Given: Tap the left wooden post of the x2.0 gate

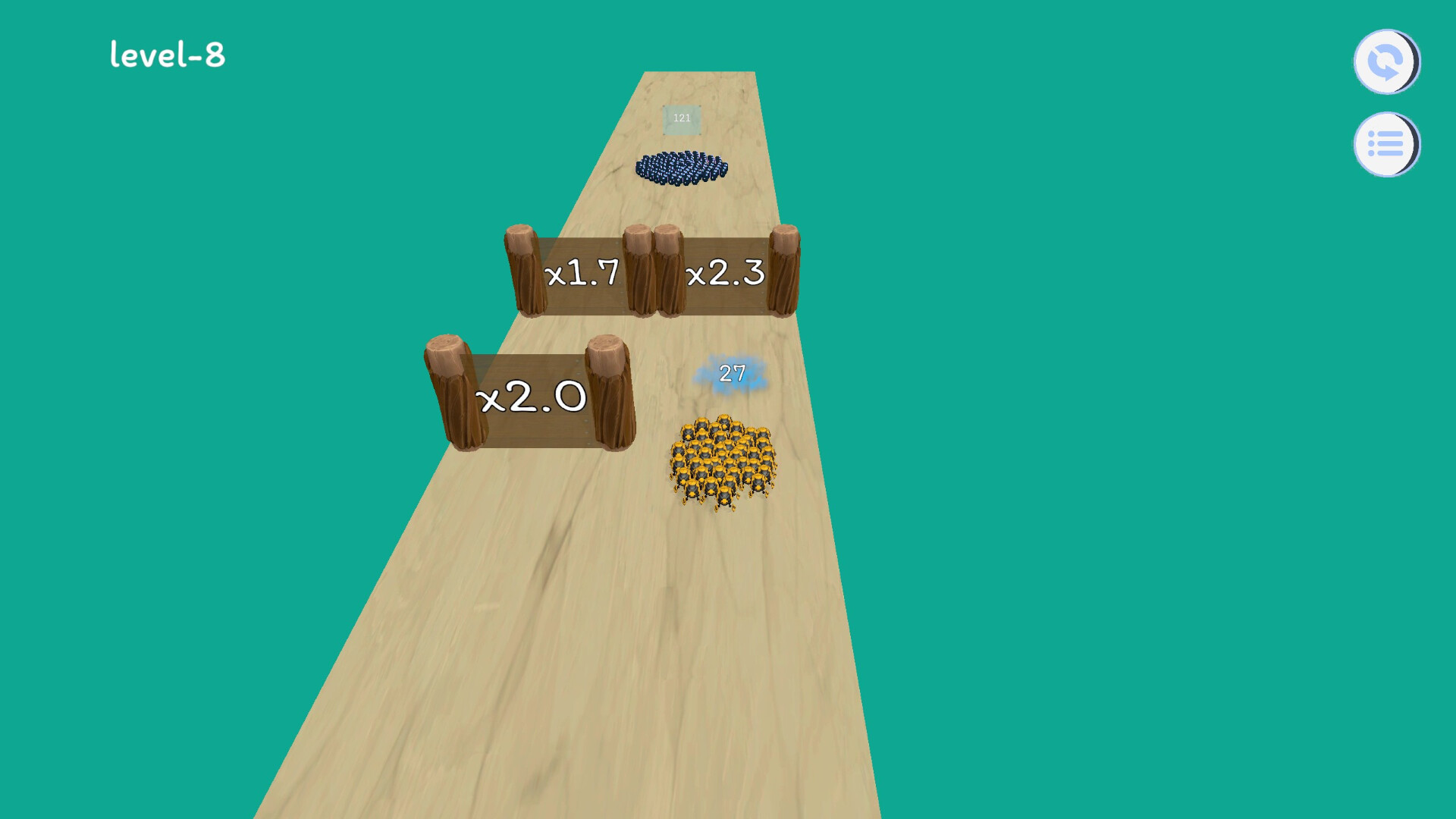Looking at the screenshot, I should pyautogui.click(x=449, y=391).
